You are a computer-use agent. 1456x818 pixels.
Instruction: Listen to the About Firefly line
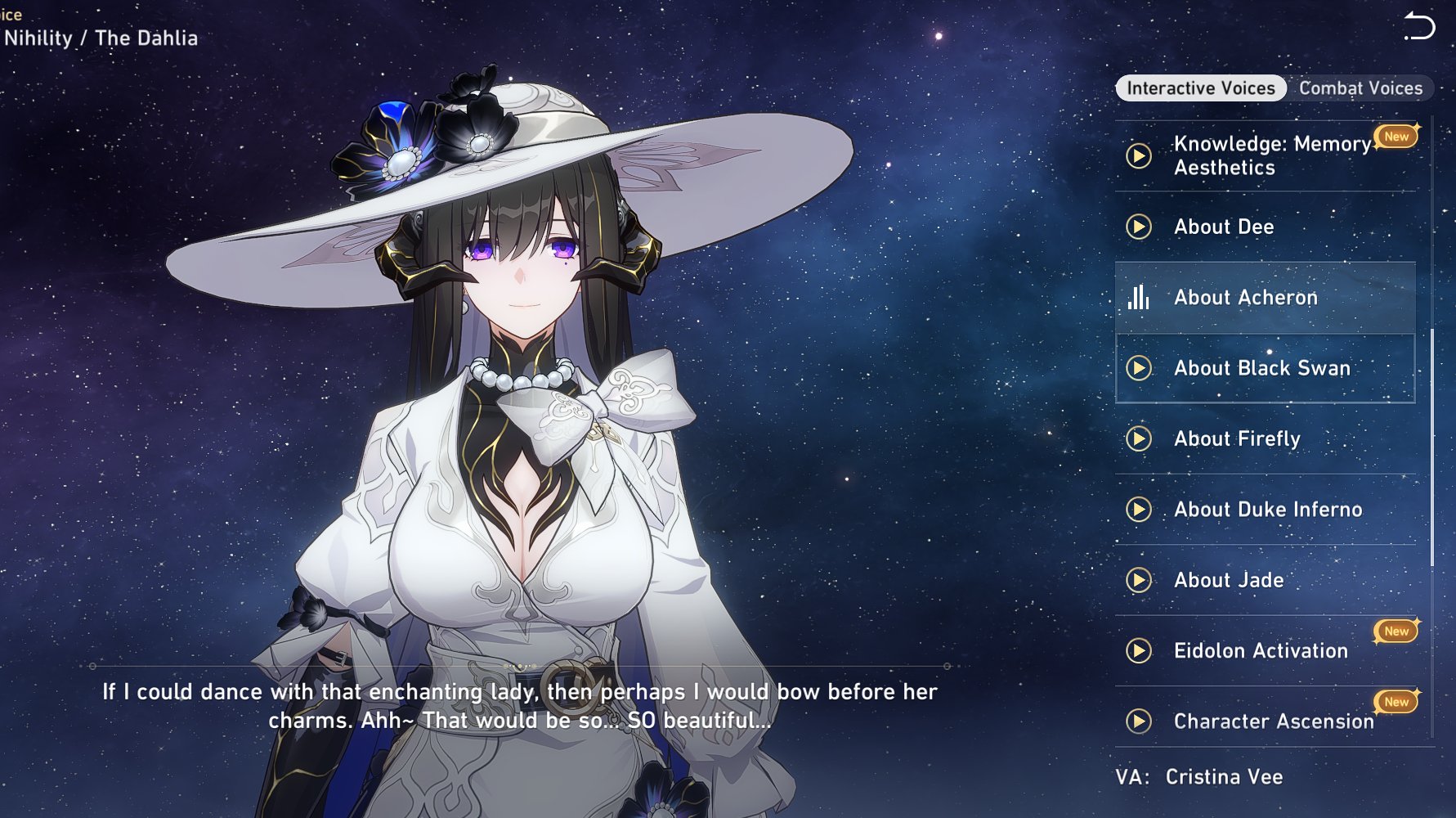click(x=1139, y=439)
